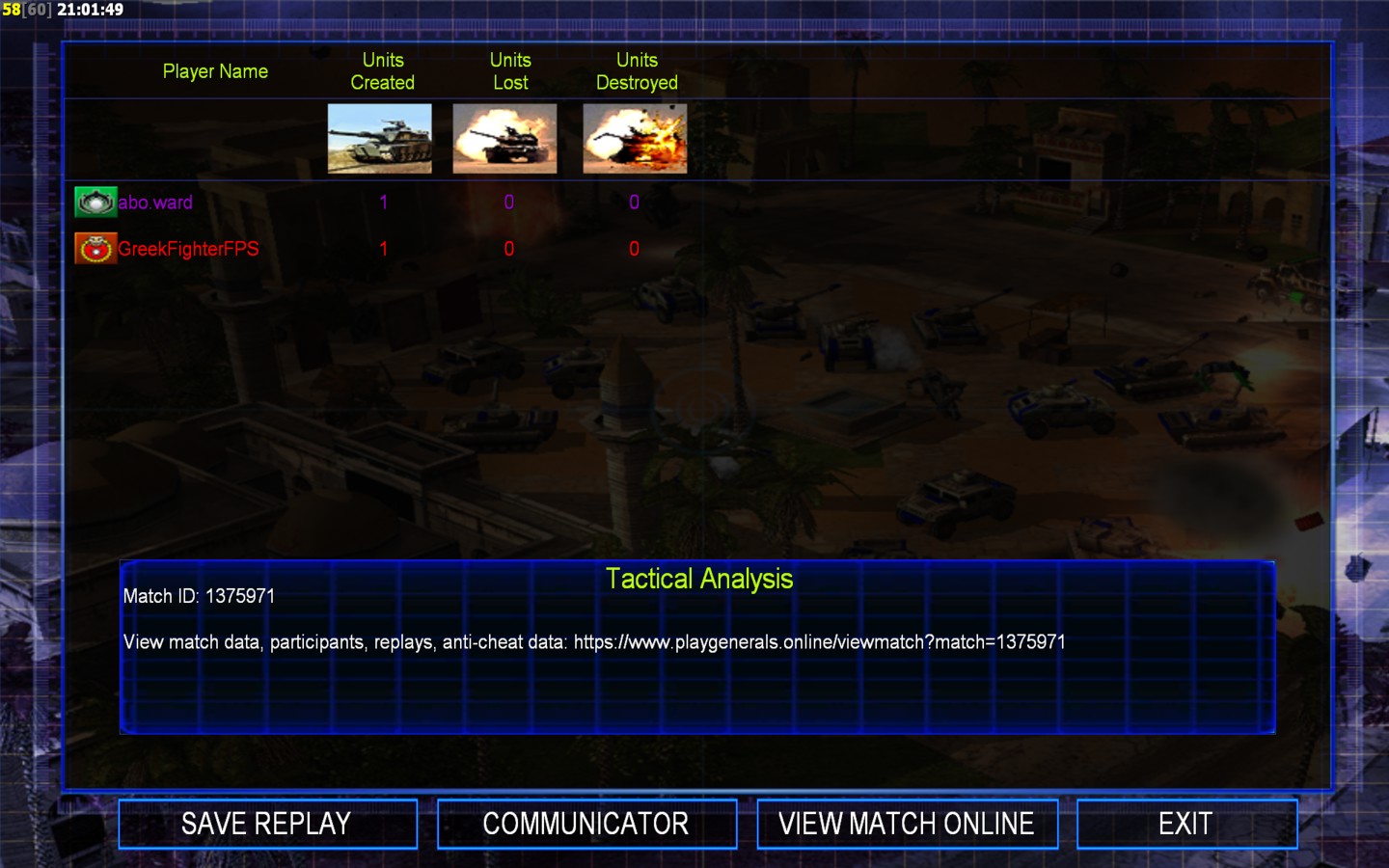
Task: Save the match replay
Action: click(267, 824)
